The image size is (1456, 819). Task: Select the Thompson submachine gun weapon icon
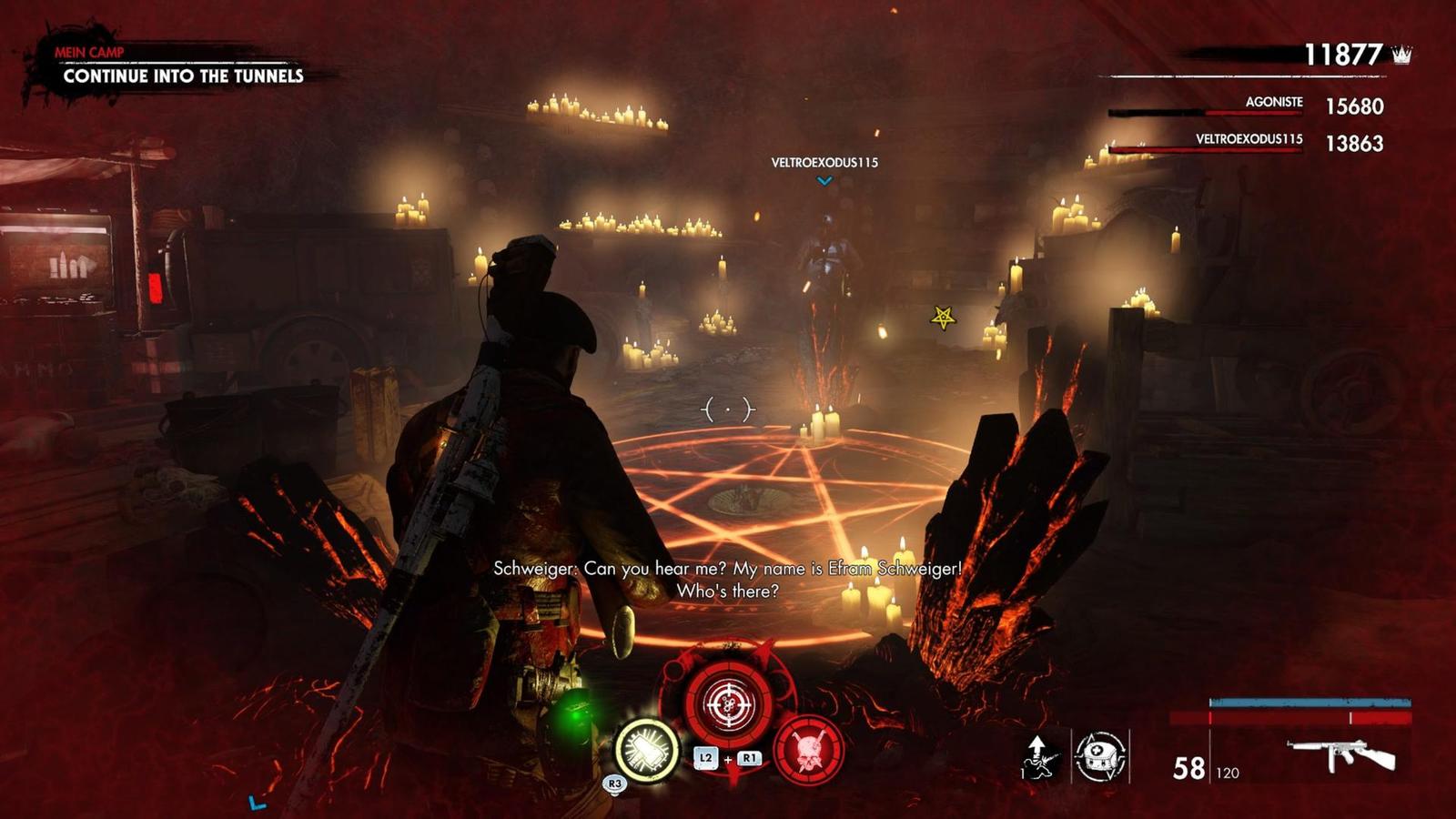[1341, 754]
